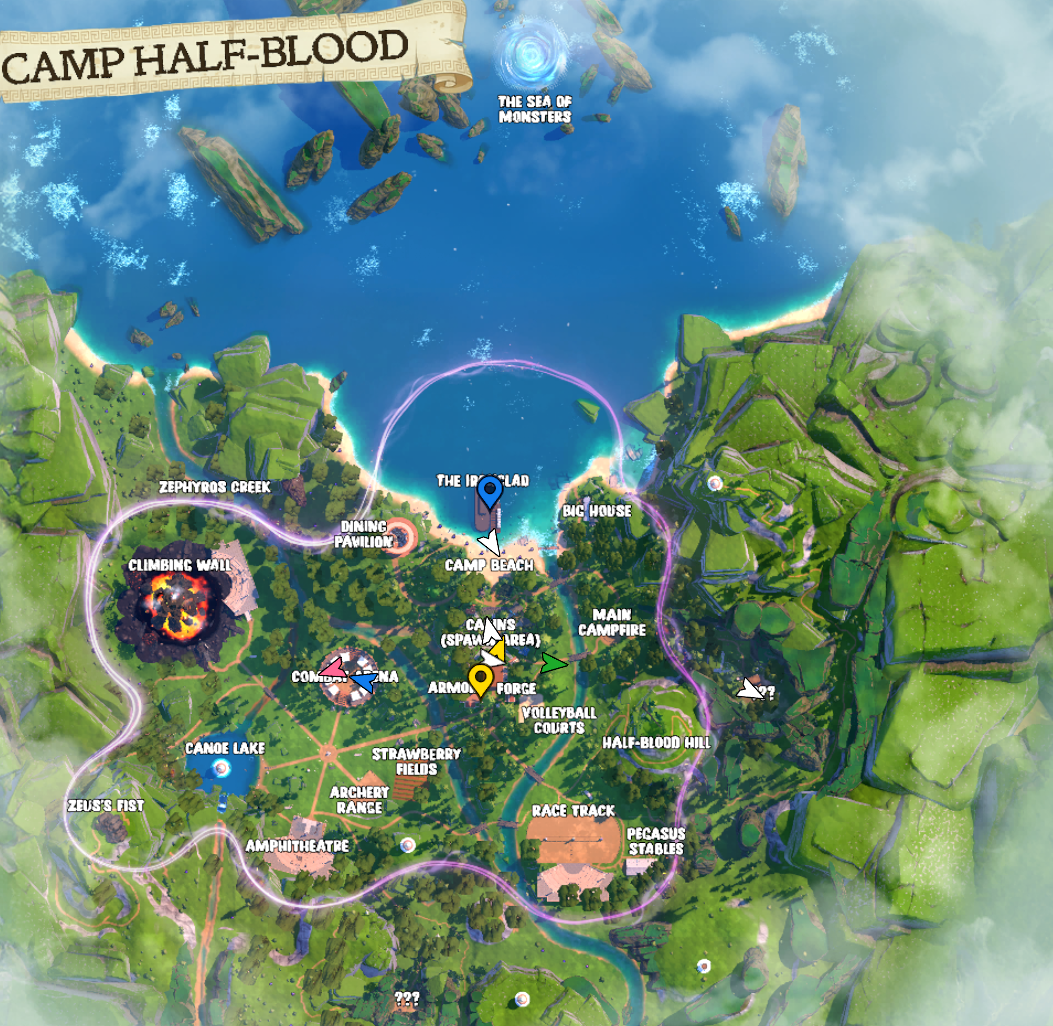1053x1026 pixels.
Task: Click the blue player arrow on Combat Arena
Action: (x=364, y=683)
